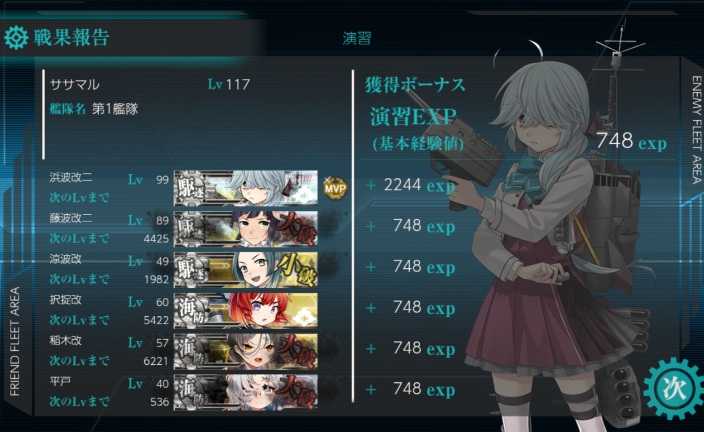Click the gold MVP badge
This screenshot has width=704, height=432.
[335, 186]
